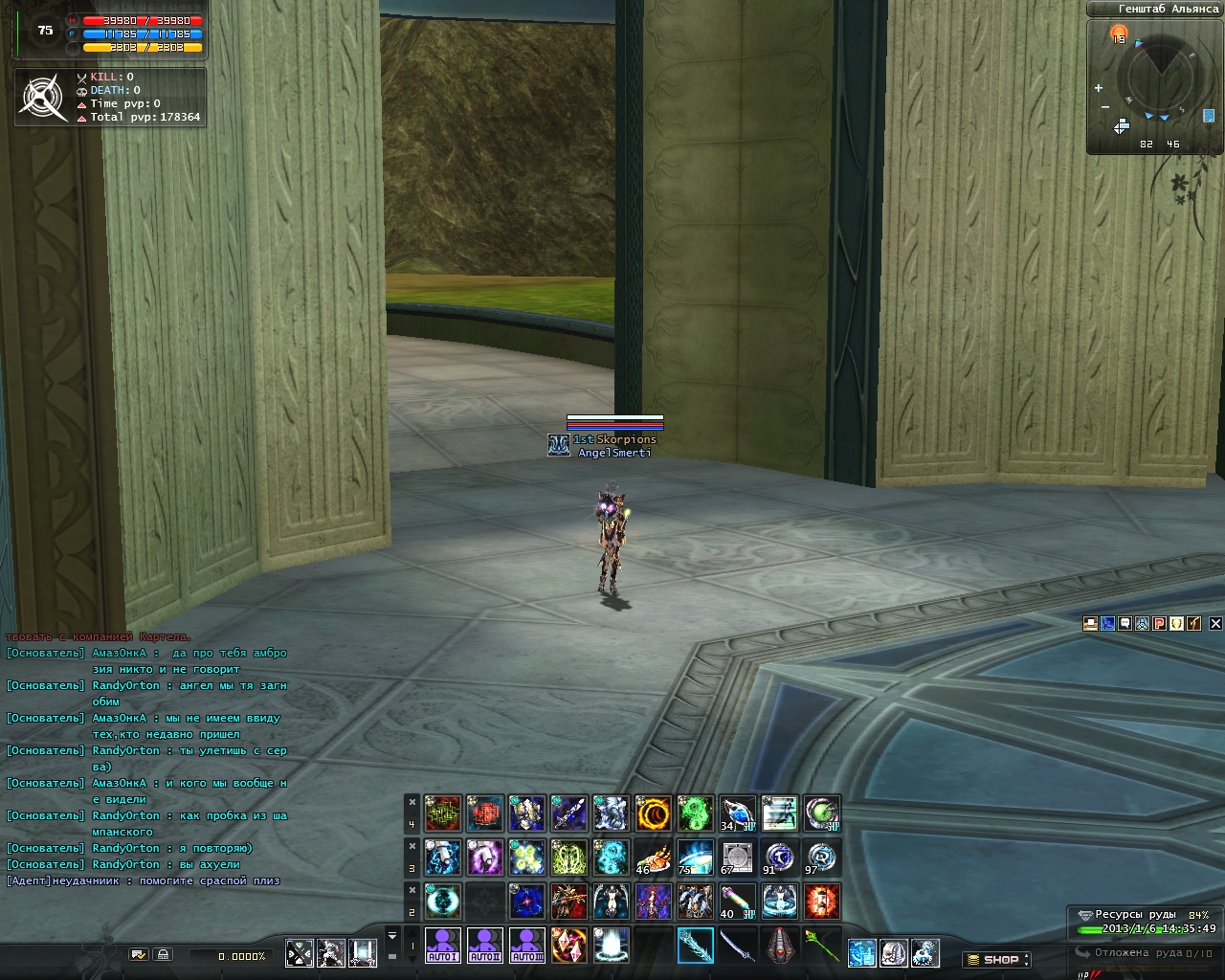Close hotbar row 4 with its x button
Viewport: 1225px width, 980px height.
pos(412,802)
